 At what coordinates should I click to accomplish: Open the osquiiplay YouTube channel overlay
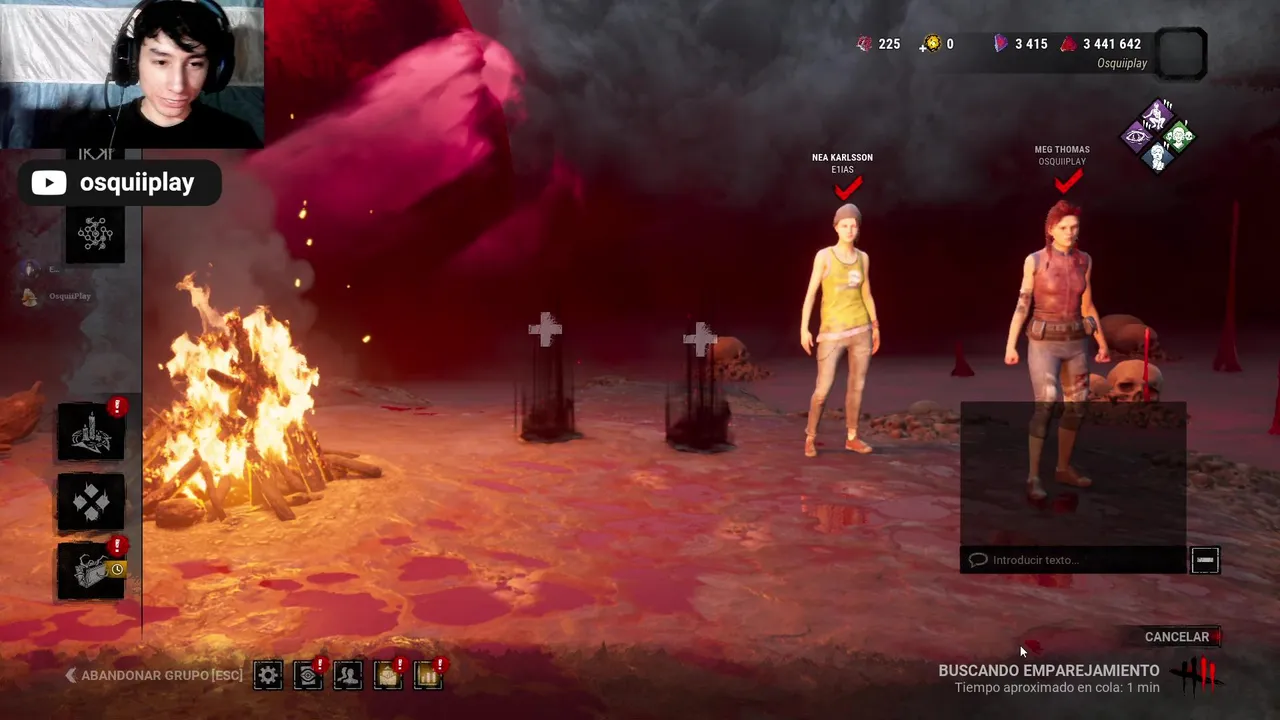tap(119, 183)
